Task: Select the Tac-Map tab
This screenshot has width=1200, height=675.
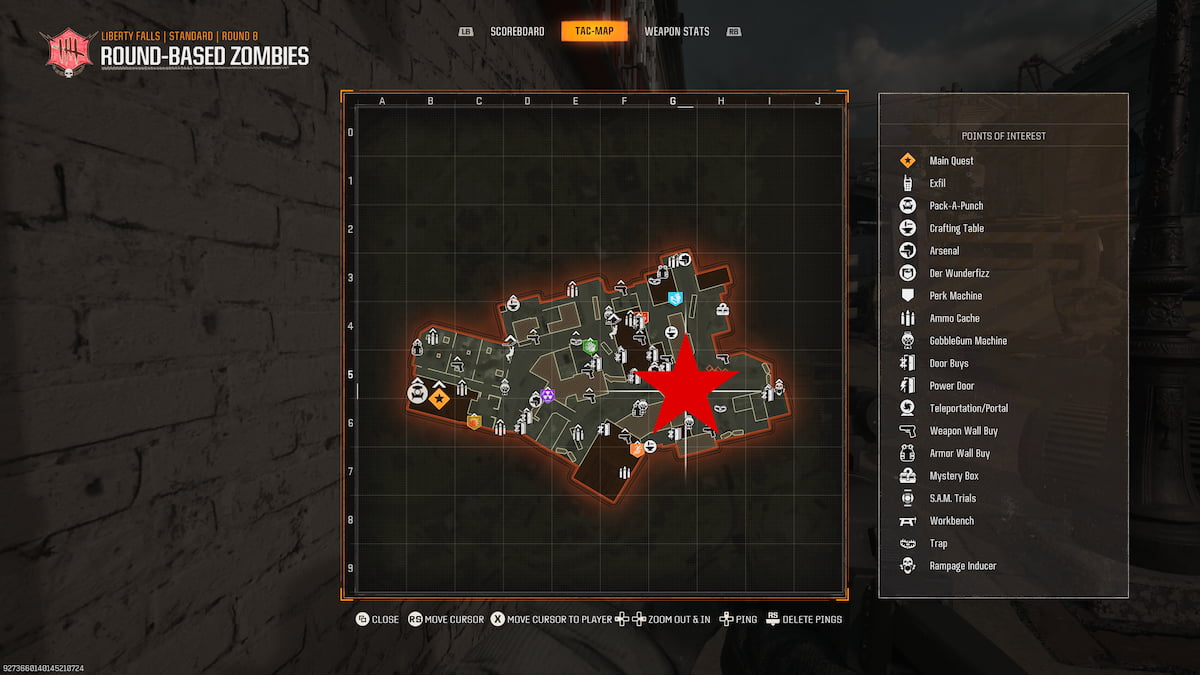Action: click(x=594, y=31)
